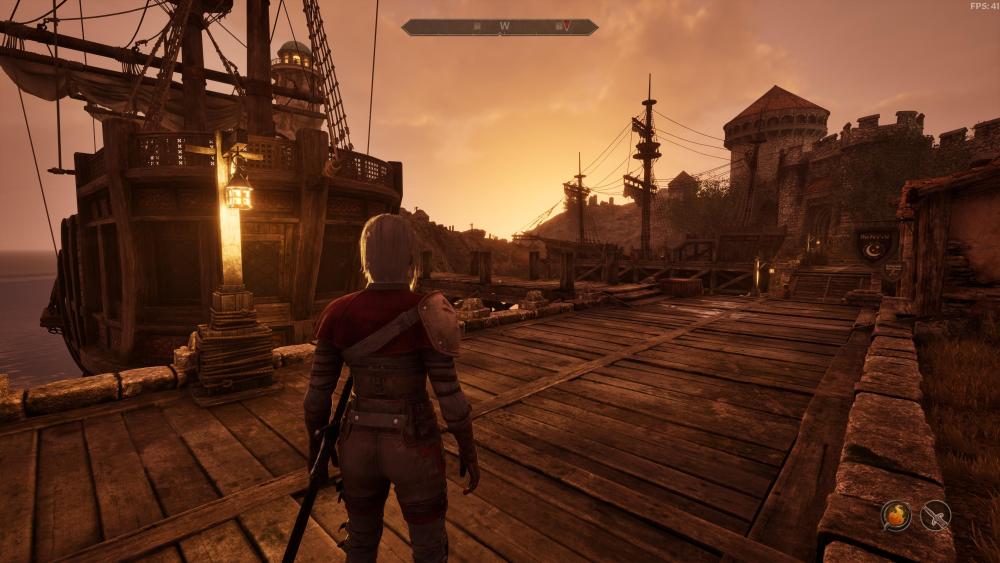Select the red quest marker on the compass
The width and height of the screenshot is (1000, 563).
[566, 27]
